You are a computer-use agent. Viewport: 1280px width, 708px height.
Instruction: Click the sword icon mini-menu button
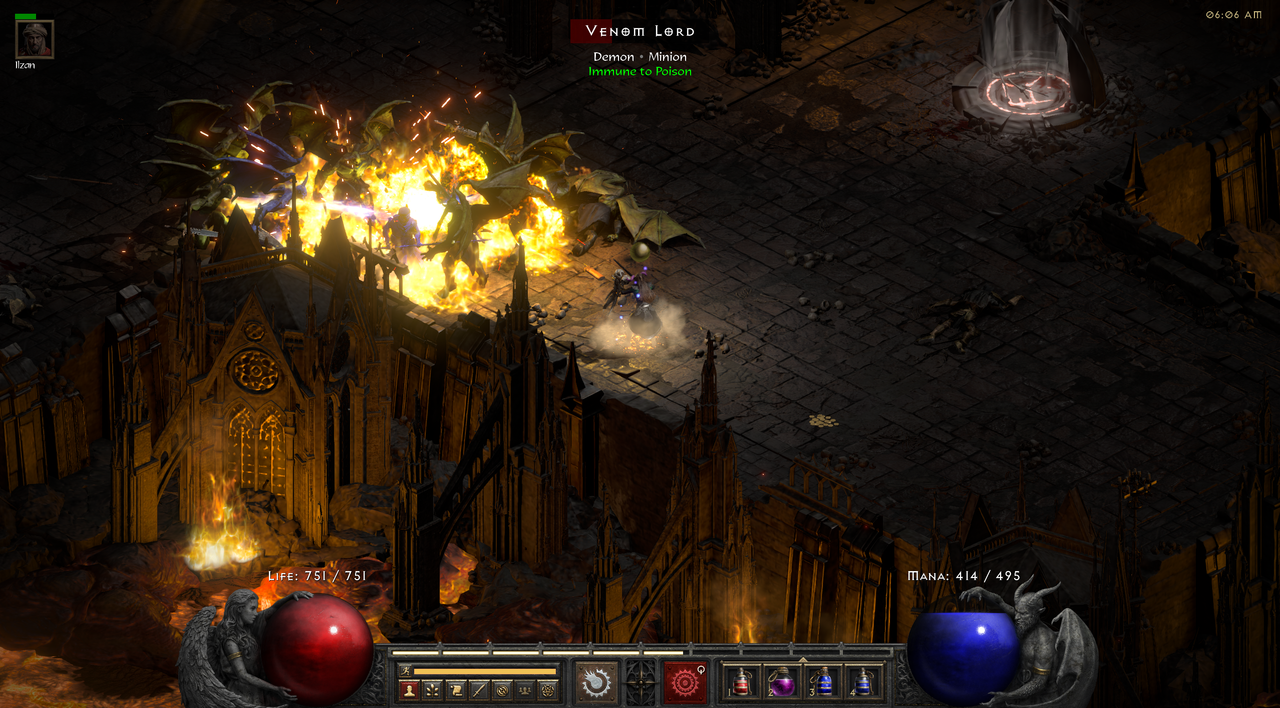point(478,690)
